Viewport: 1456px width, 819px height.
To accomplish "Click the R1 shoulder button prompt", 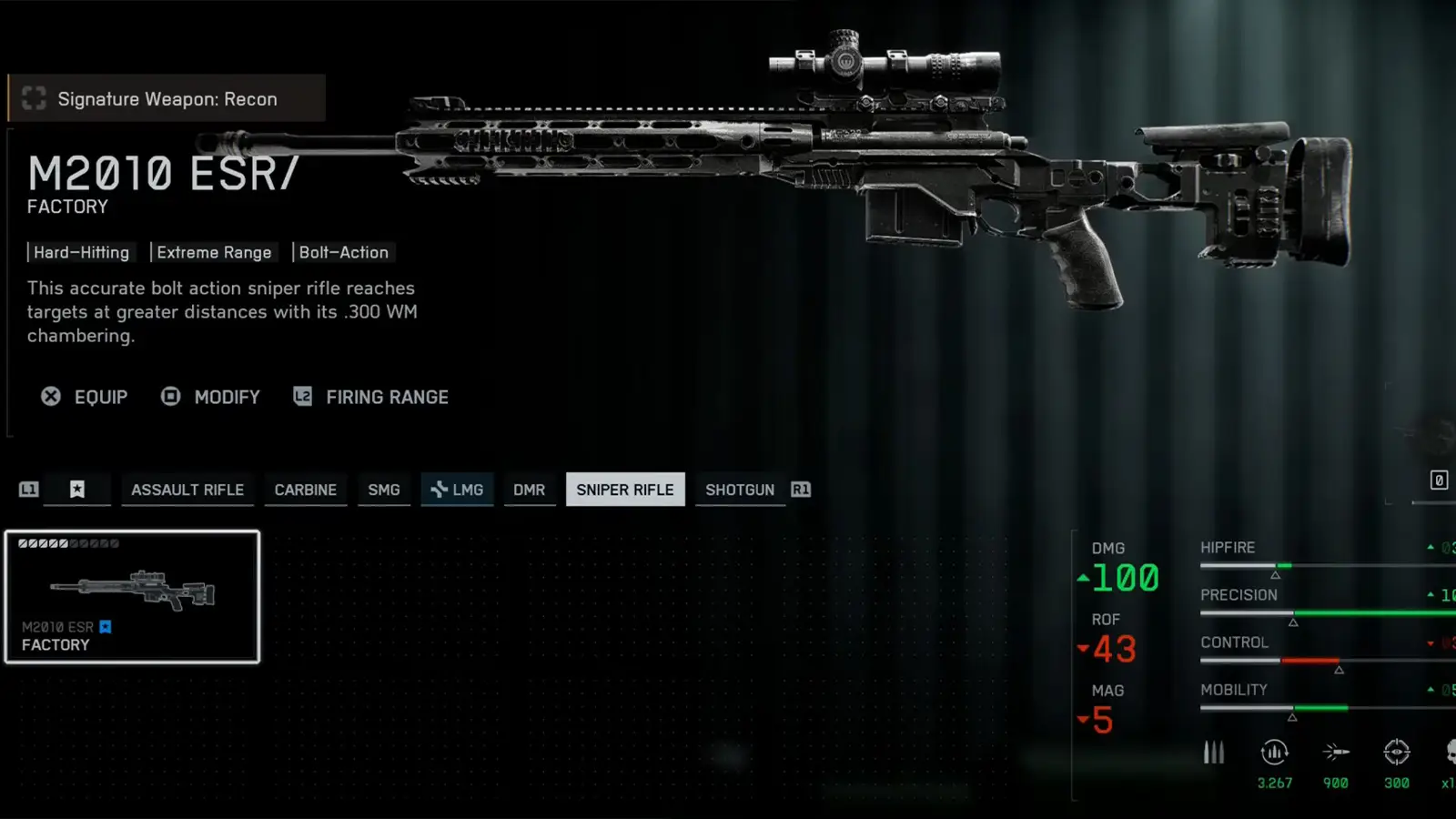I will pos(801,490).
